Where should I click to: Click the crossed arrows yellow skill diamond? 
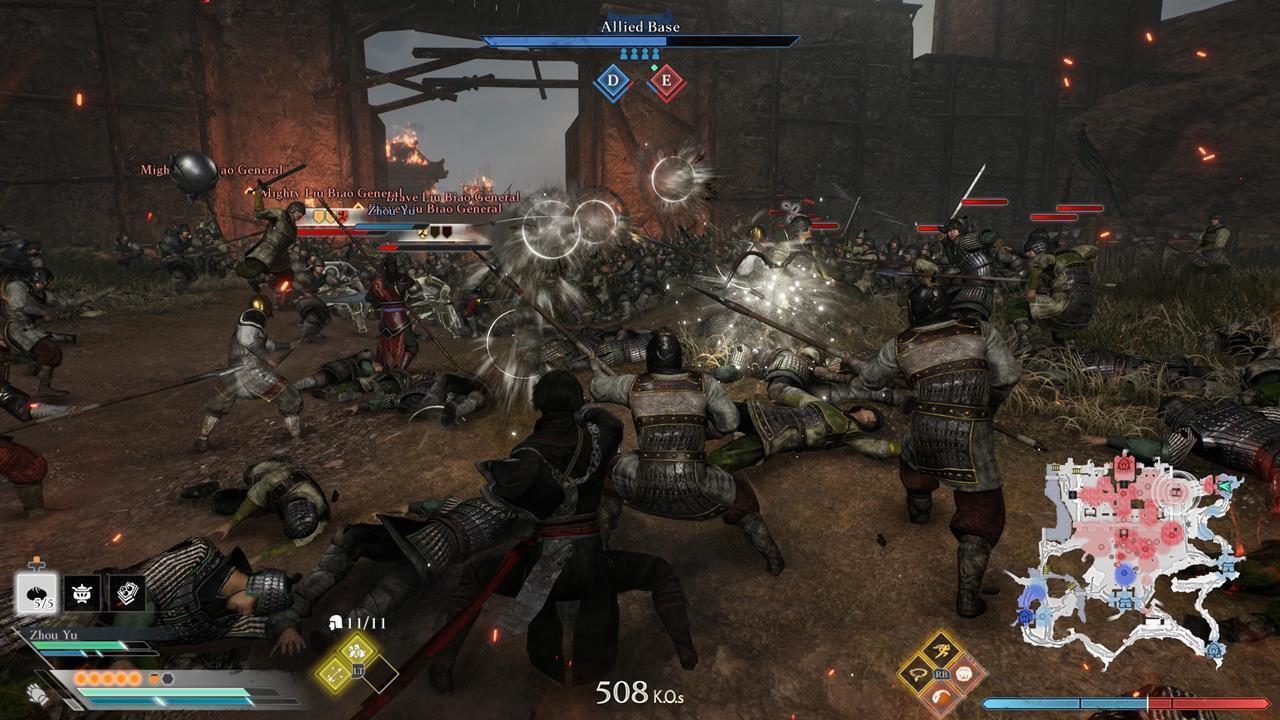(x=335, y=673)
